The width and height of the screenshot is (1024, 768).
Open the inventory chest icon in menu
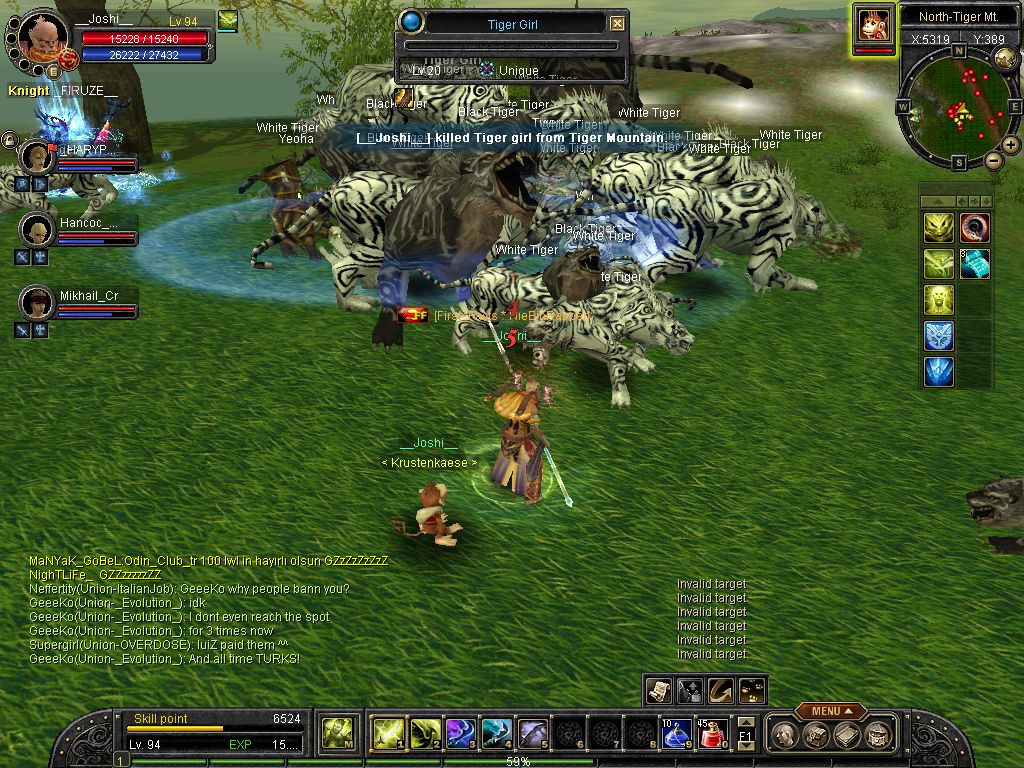pyautogui.click(x=817, y=736)
